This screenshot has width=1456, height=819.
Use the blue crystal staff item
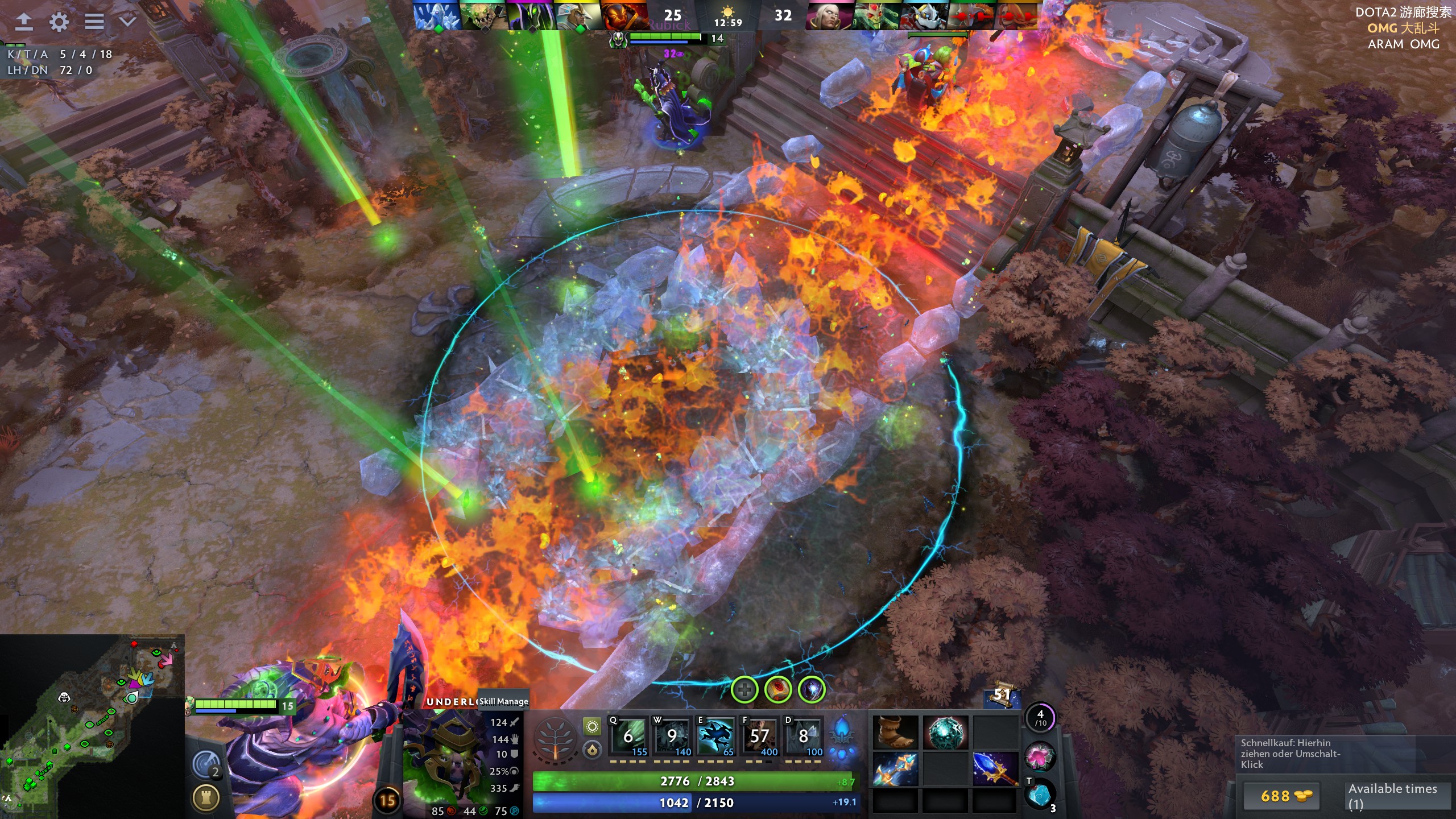995,768
